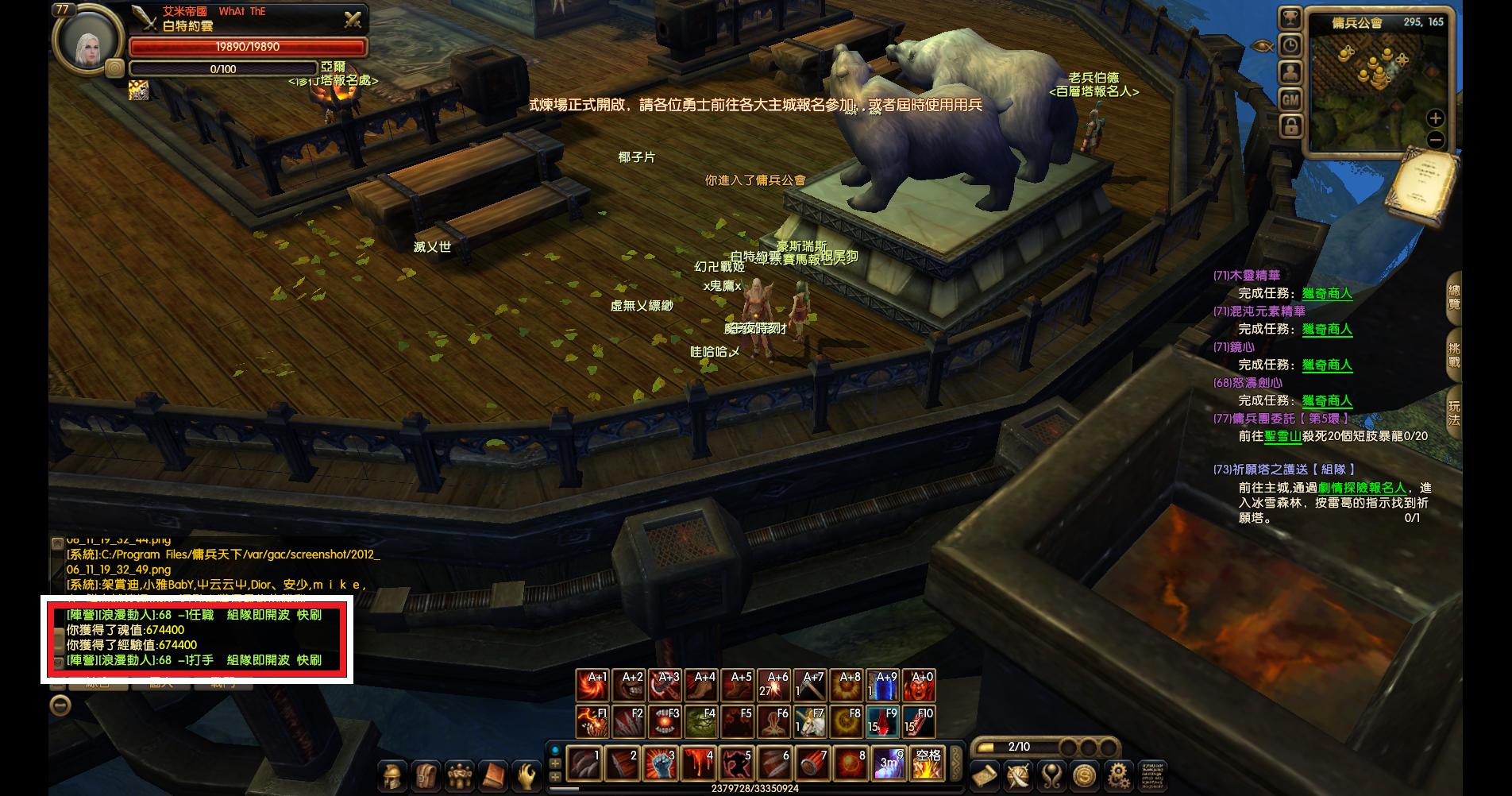Open the backpack inventory icon
1512x796 pixels.
tap(426, 775)
